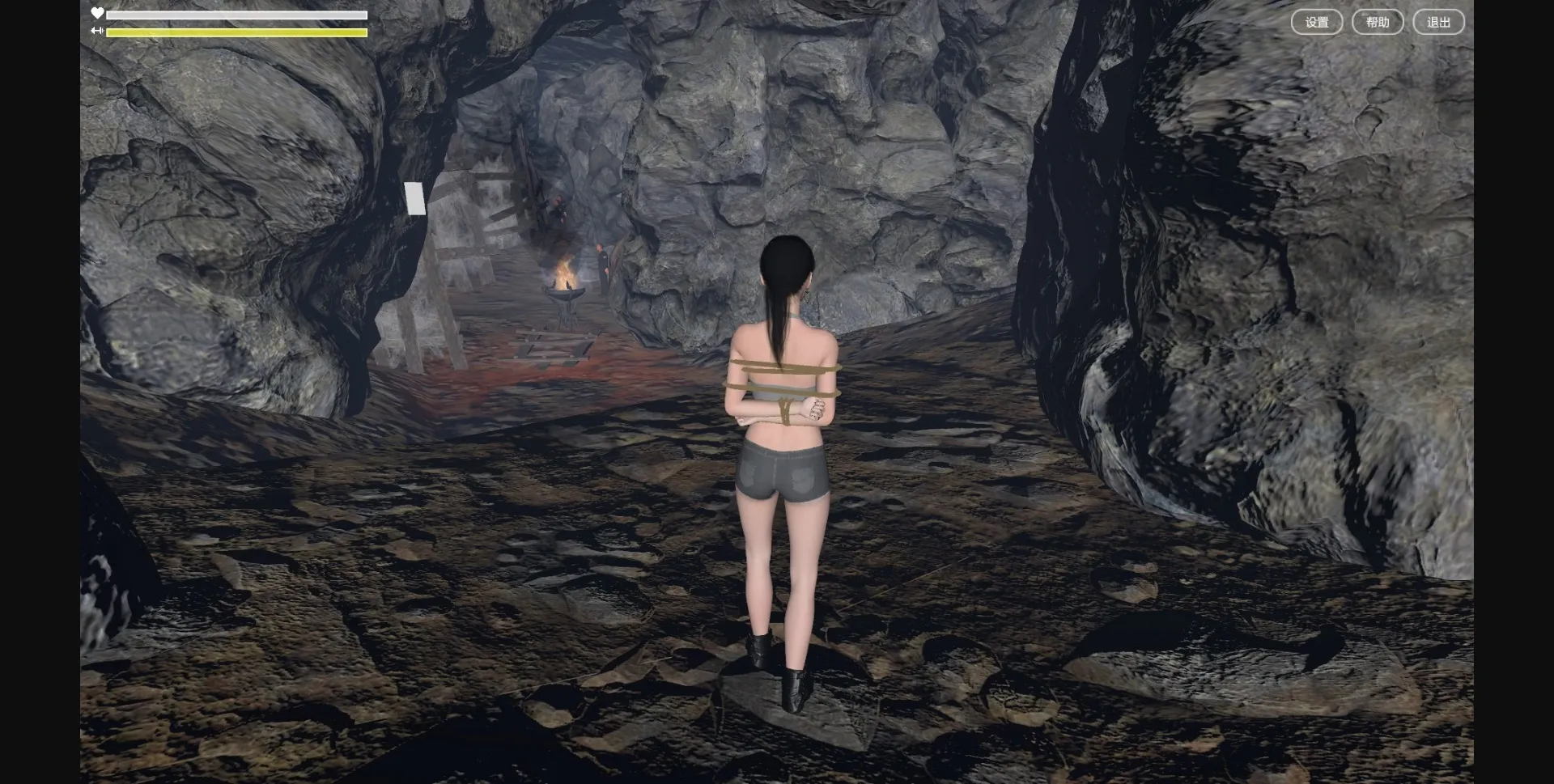1554x784 pixels.
Task: Open the 设置 settings button
Action: (1317, 22)
